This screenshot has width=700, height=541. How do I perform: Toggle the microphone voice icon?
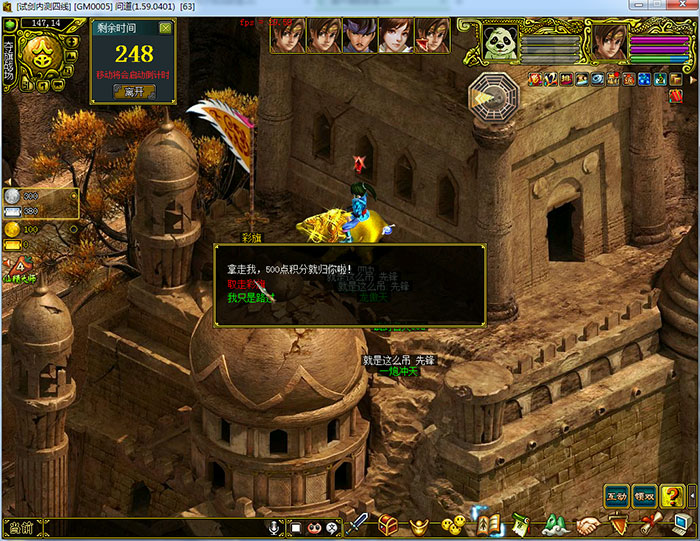(x=272, y=526)
